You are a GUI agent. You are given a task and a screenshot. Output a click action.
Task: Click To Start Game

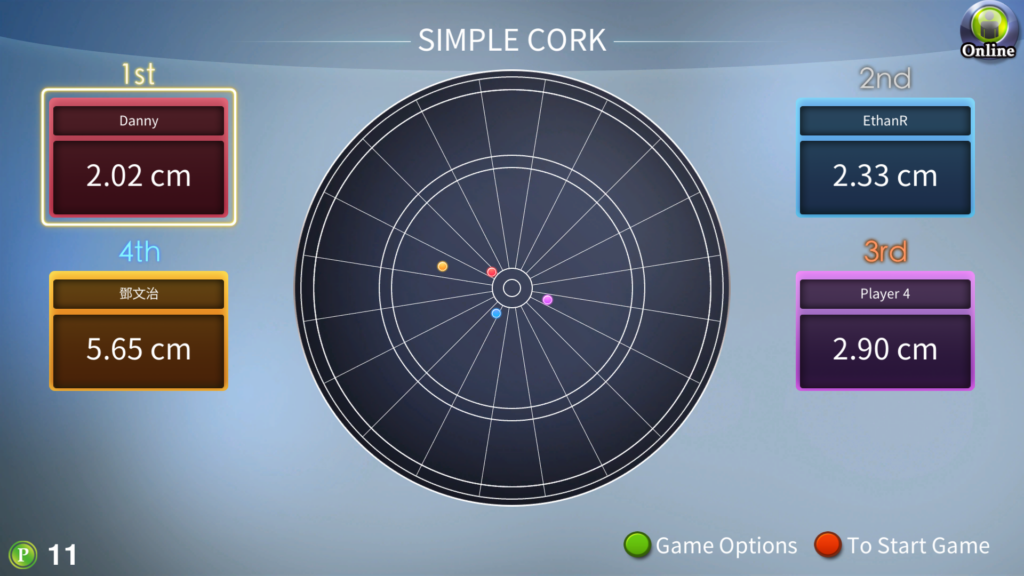pos(903,545)
